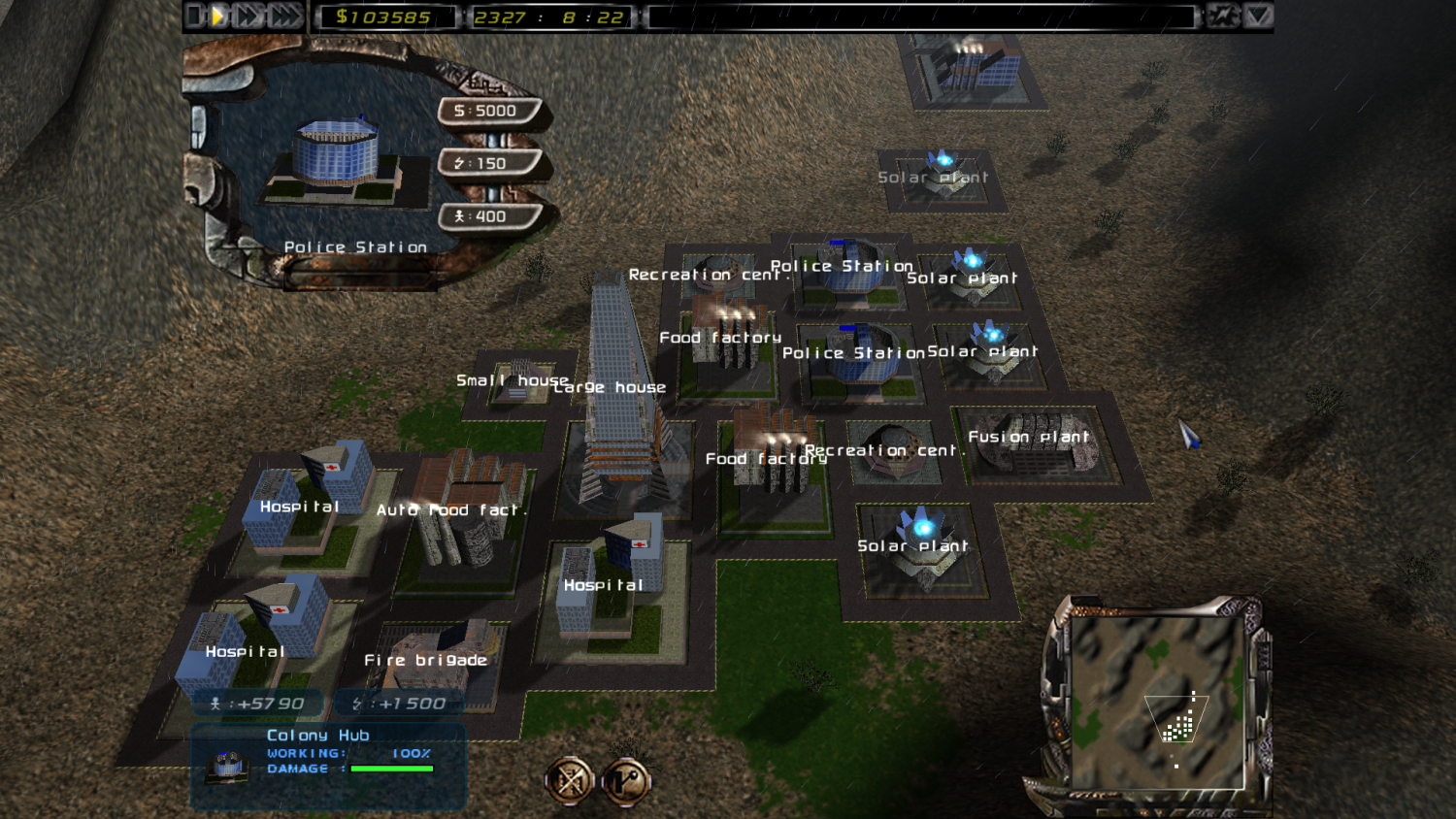This screenshot has width=1456, height=819.
Task: Select normal speed with the yellow play arrow
Action: click(216, 16)
